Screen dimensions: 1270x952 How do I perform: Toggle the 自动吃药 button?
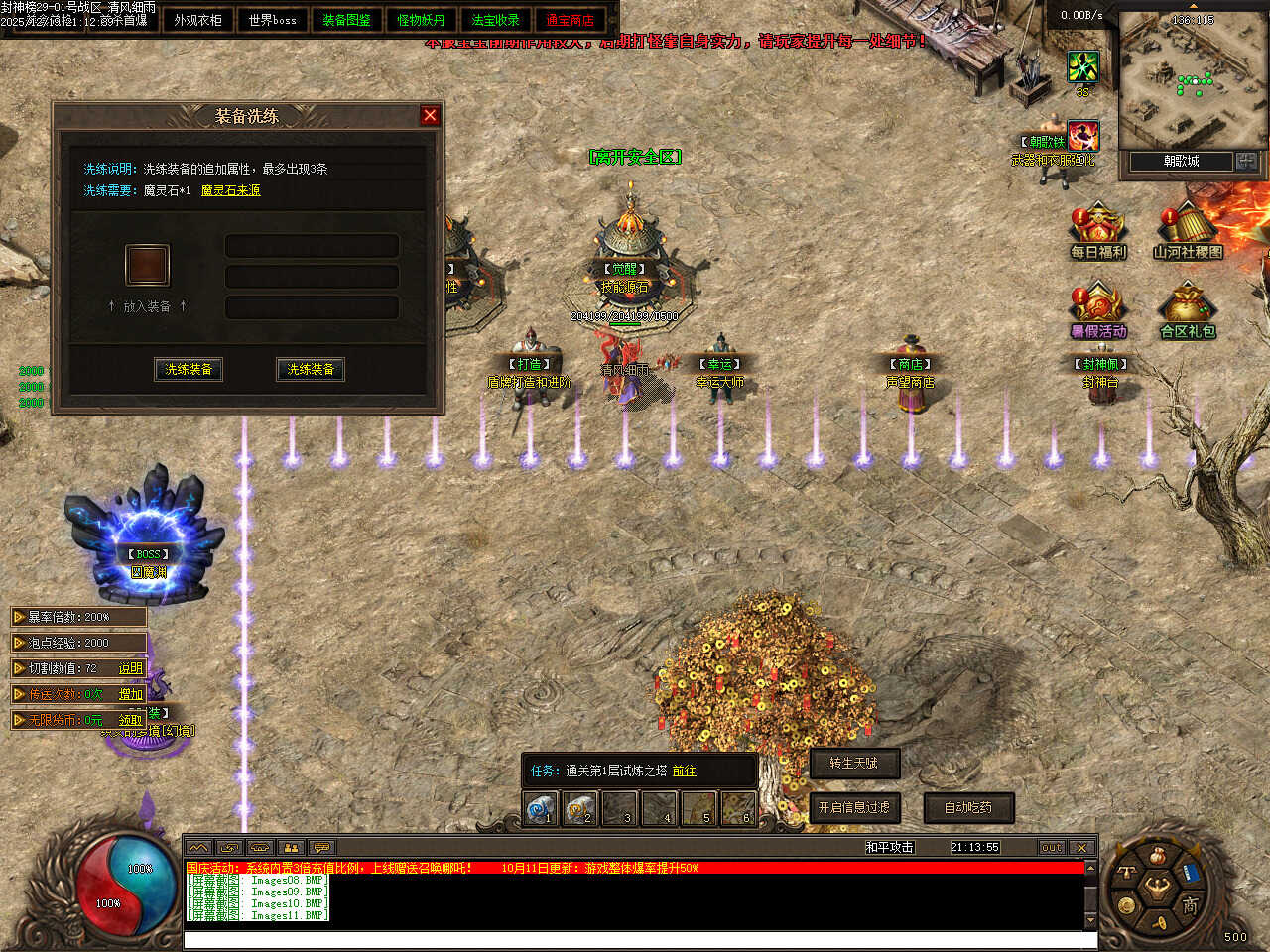pyautogui.click(x=968, y=807)
